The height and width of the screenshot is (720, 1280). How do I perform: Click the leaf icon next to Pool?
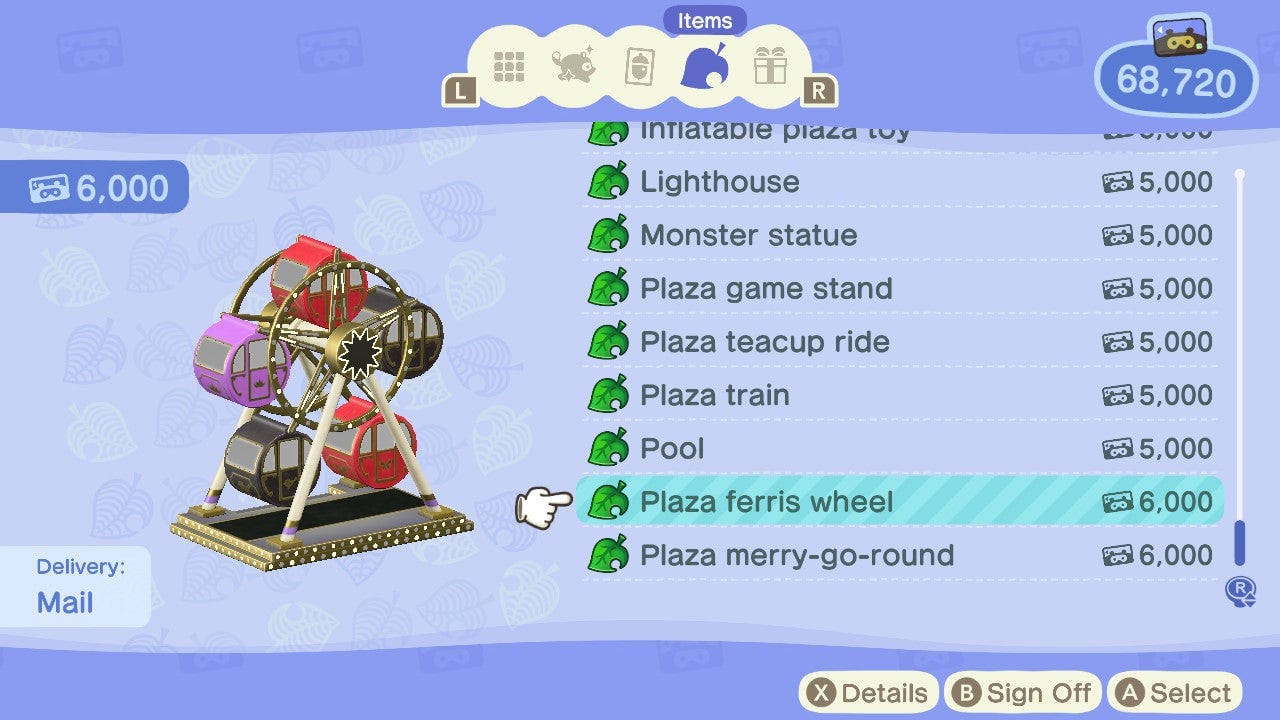tap(609, 448)
